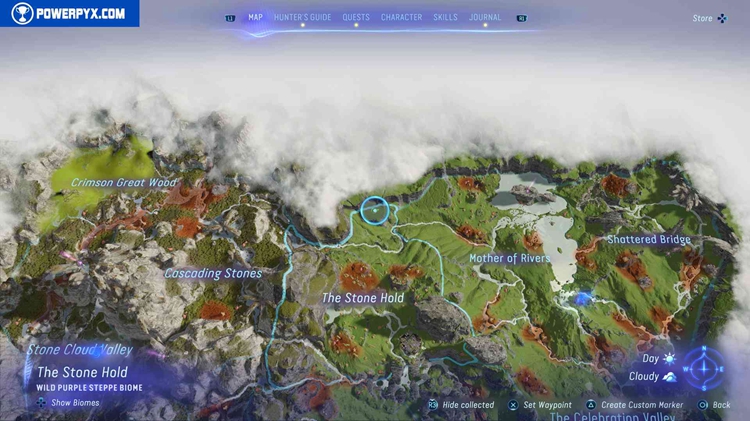The width and height of the screenshot is (750, 421).
Task: Click the glowing blue player marker
Action: pos(581,297)
